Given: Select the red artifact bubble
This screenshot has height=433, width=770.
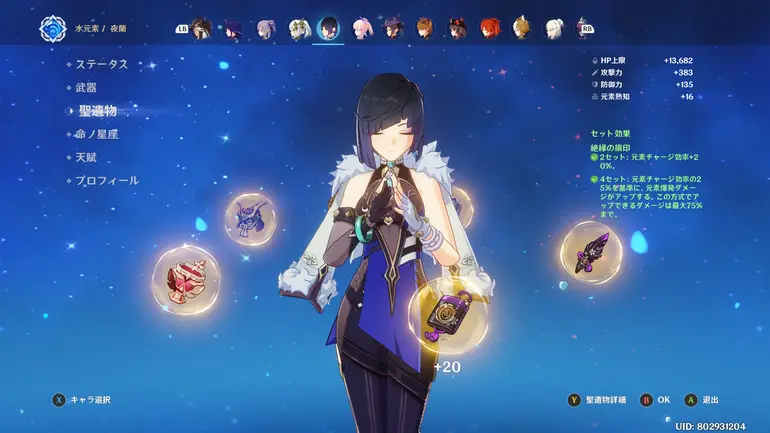Looking at the screenshot, I should [x=185, y=279].
